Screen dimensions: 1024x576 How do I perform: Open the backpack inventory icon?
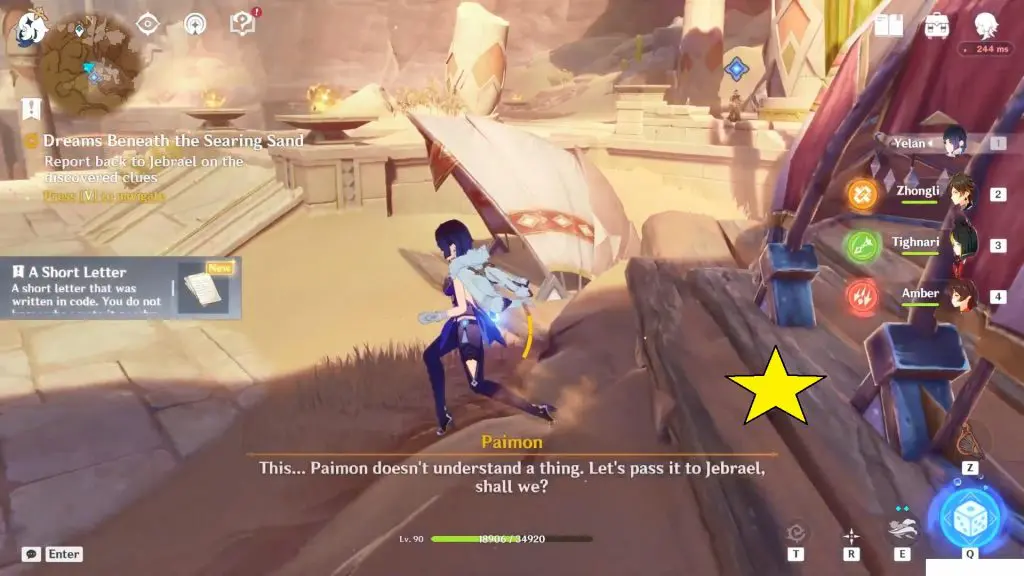(937, 24)
